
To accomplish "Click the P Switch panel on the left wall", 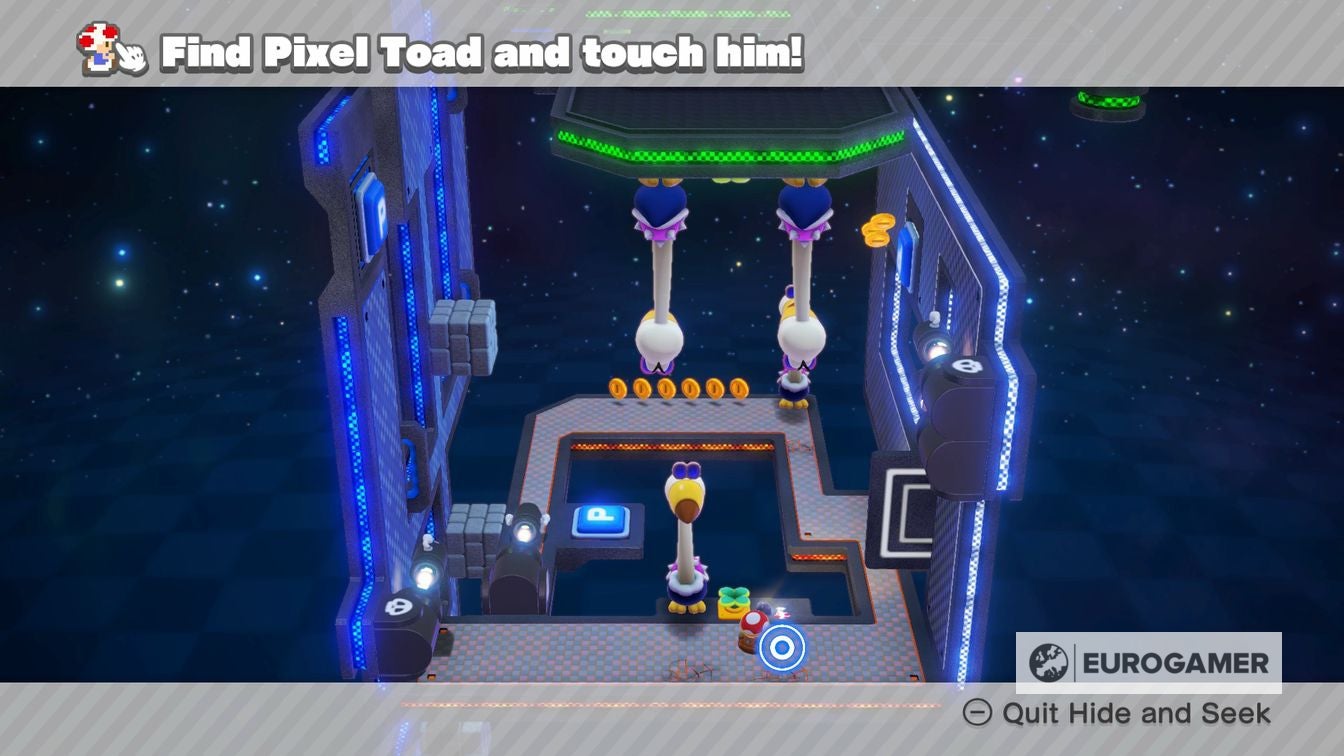I will [370, 216].
